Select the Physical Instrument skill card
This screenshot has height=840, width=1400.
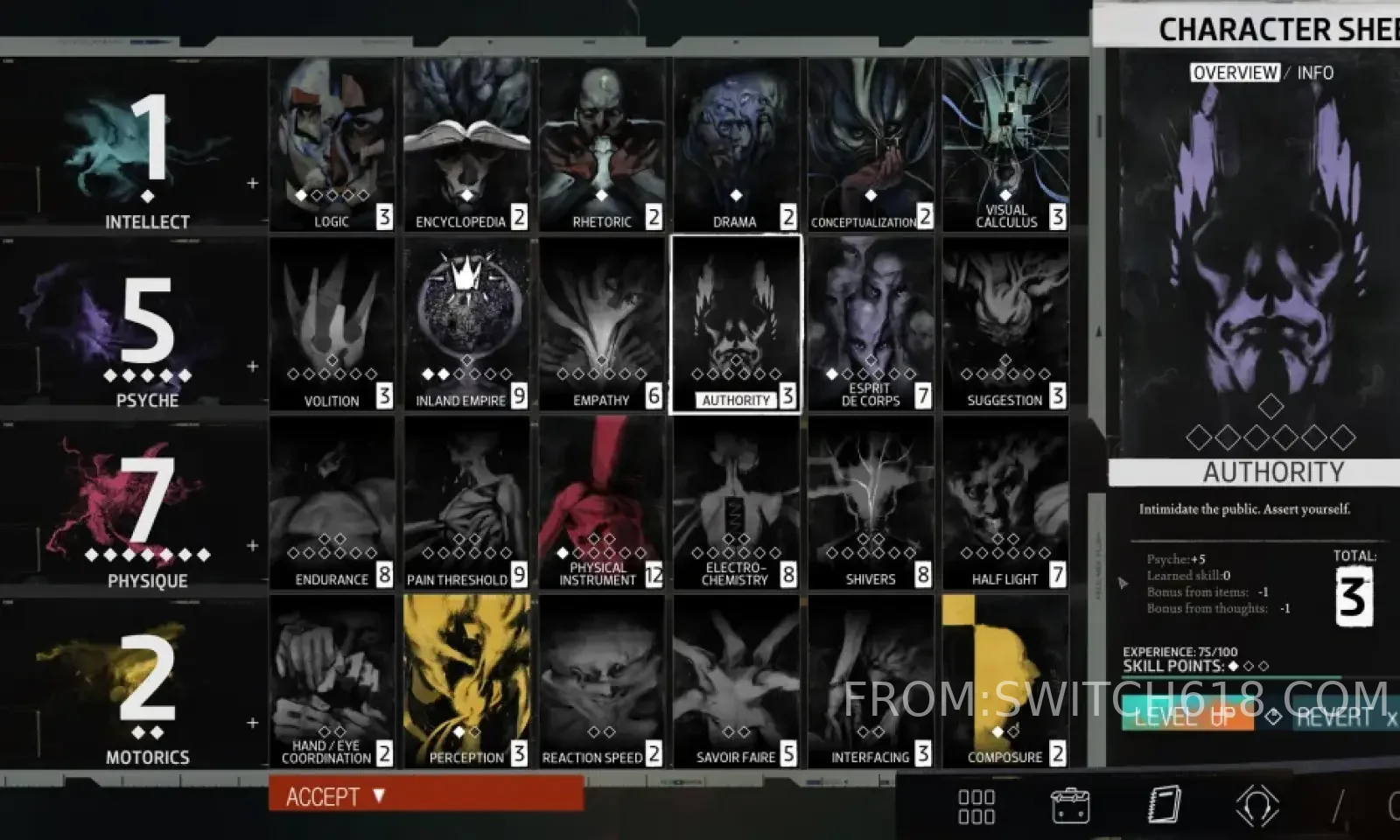click(601, 502)
